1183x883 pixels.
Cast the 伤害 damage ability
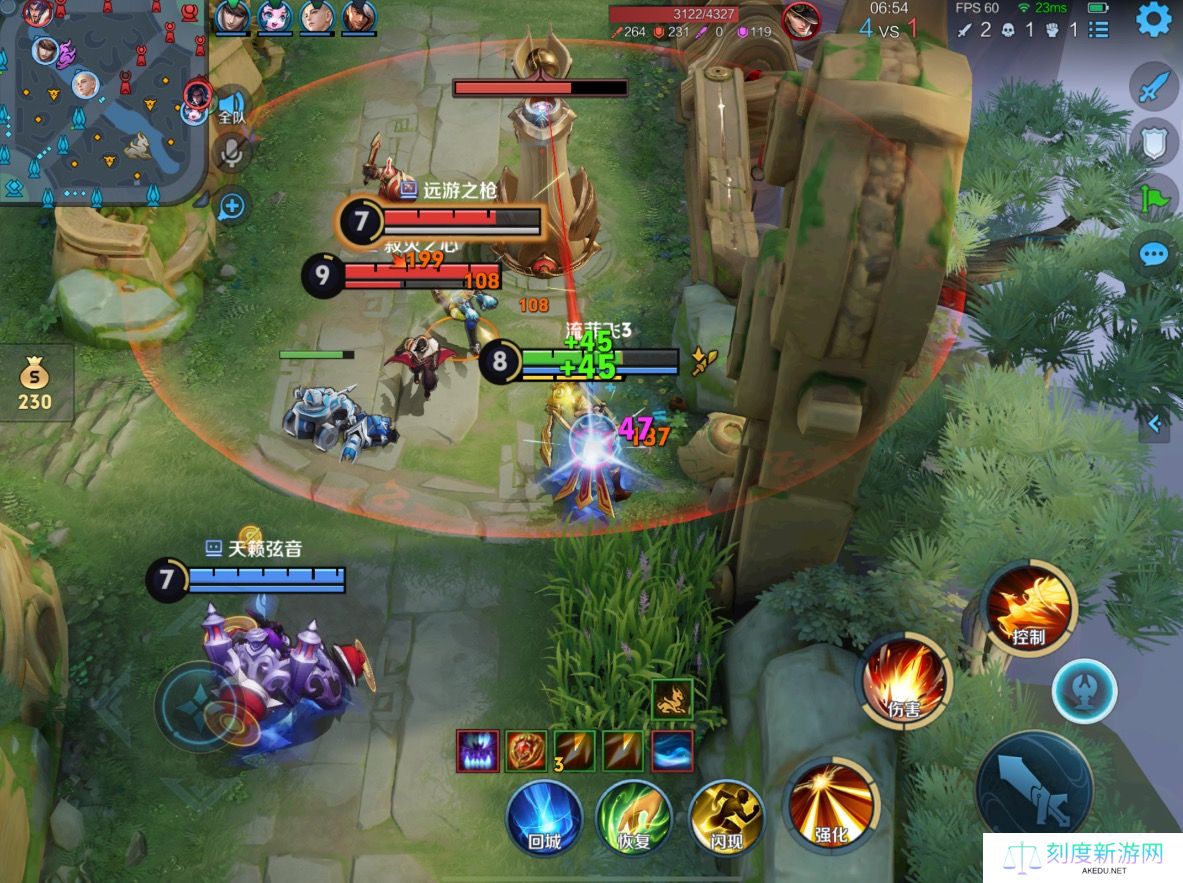[904, 681]
